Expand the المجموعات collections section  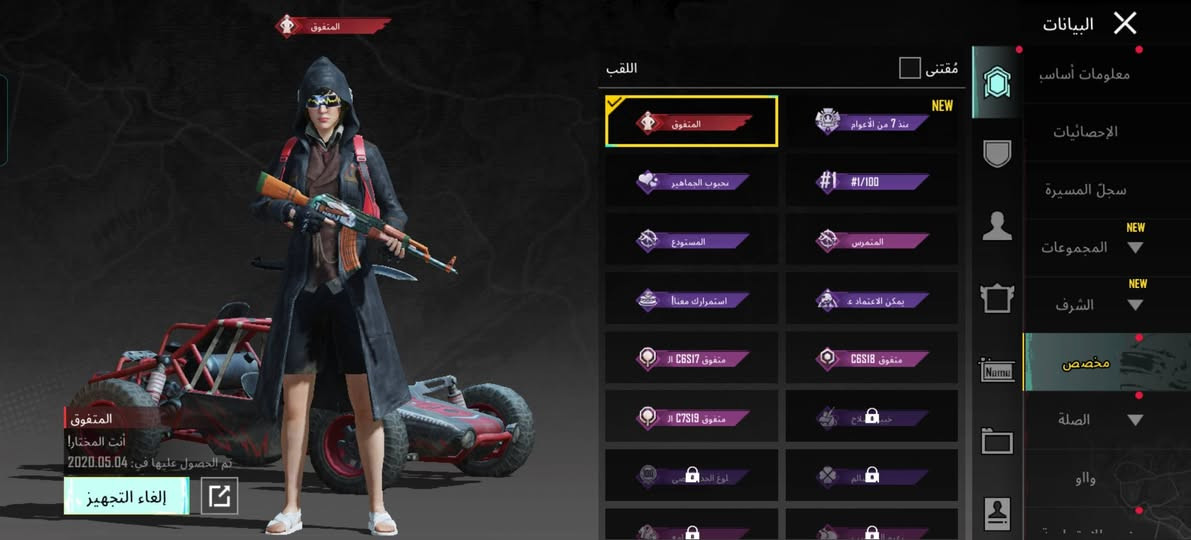[1090, 247]
